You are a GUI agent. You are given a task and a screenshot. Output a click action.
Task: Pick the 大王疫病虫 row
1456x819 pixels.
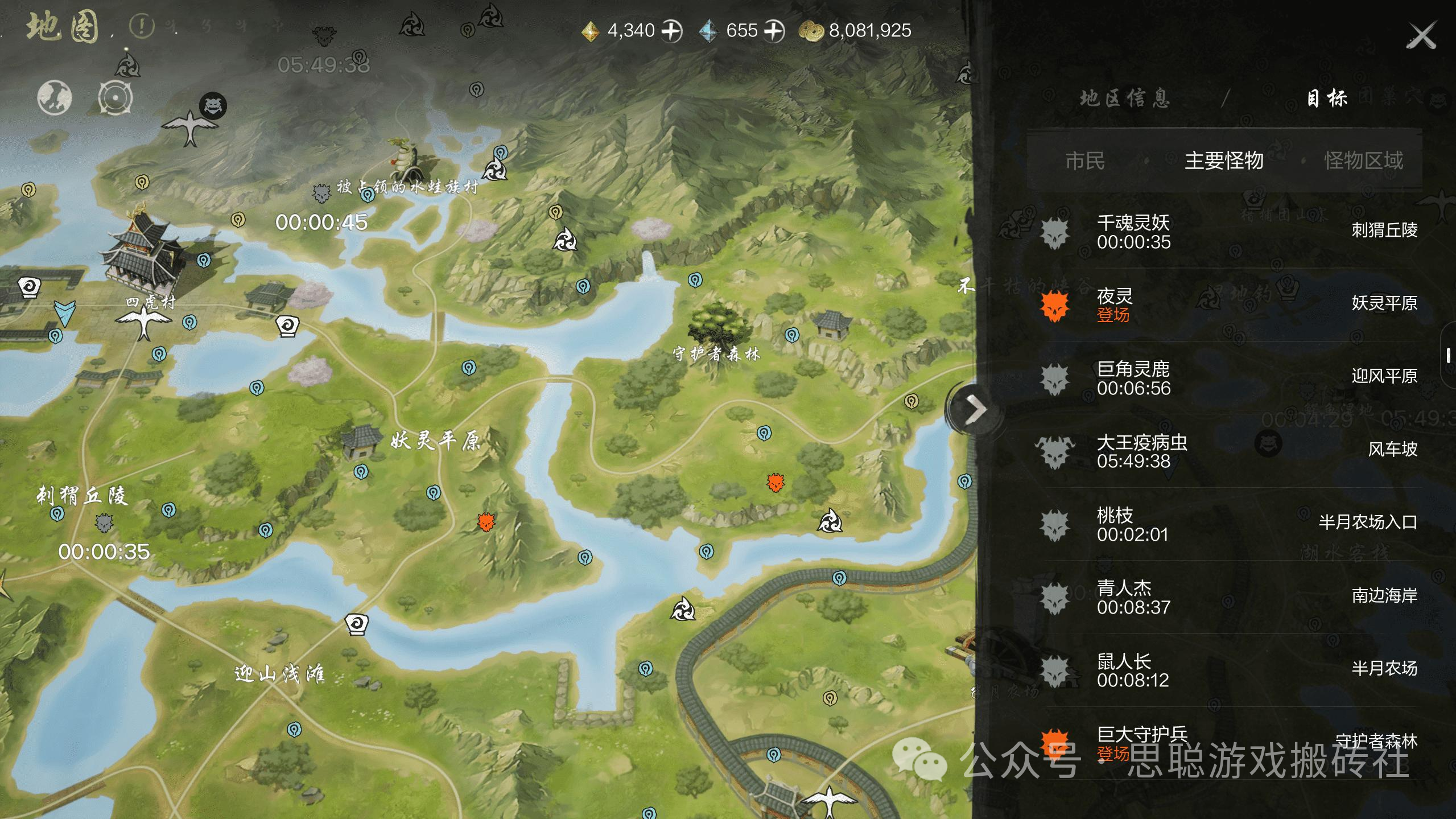[x=1229, y=451]
